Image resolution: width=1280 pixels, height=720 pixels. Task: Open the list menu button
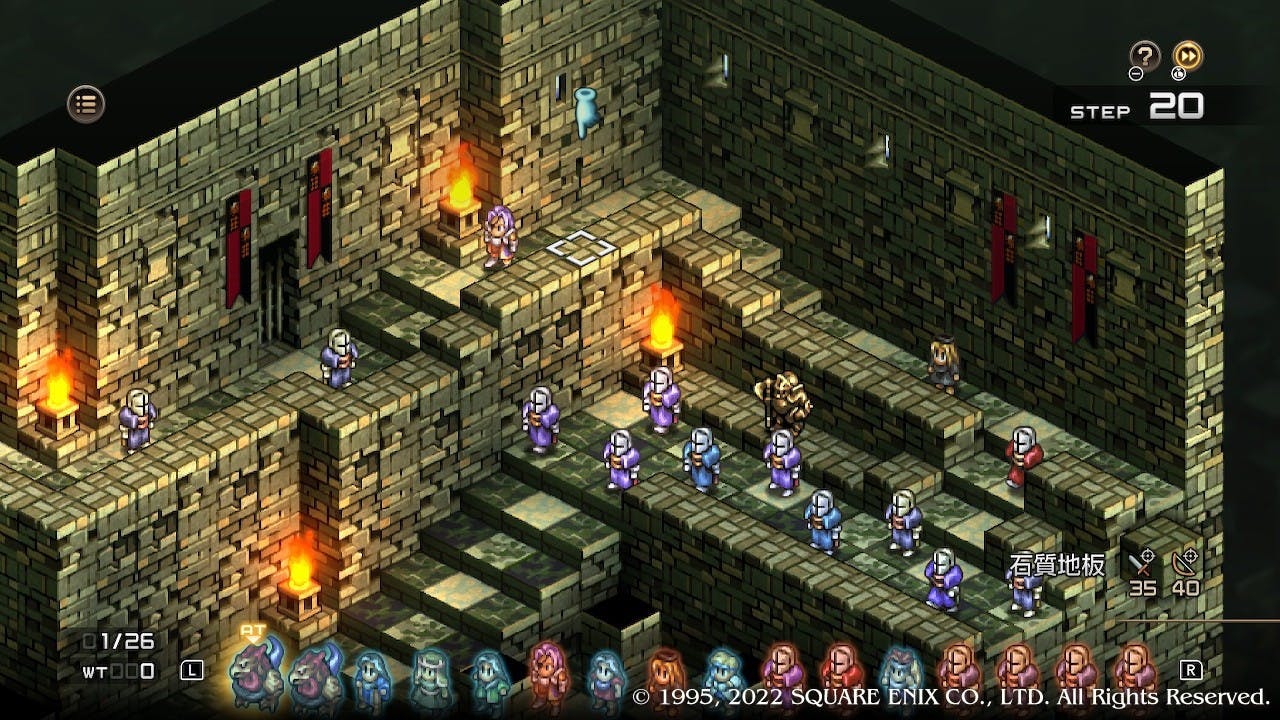[86, 103]
